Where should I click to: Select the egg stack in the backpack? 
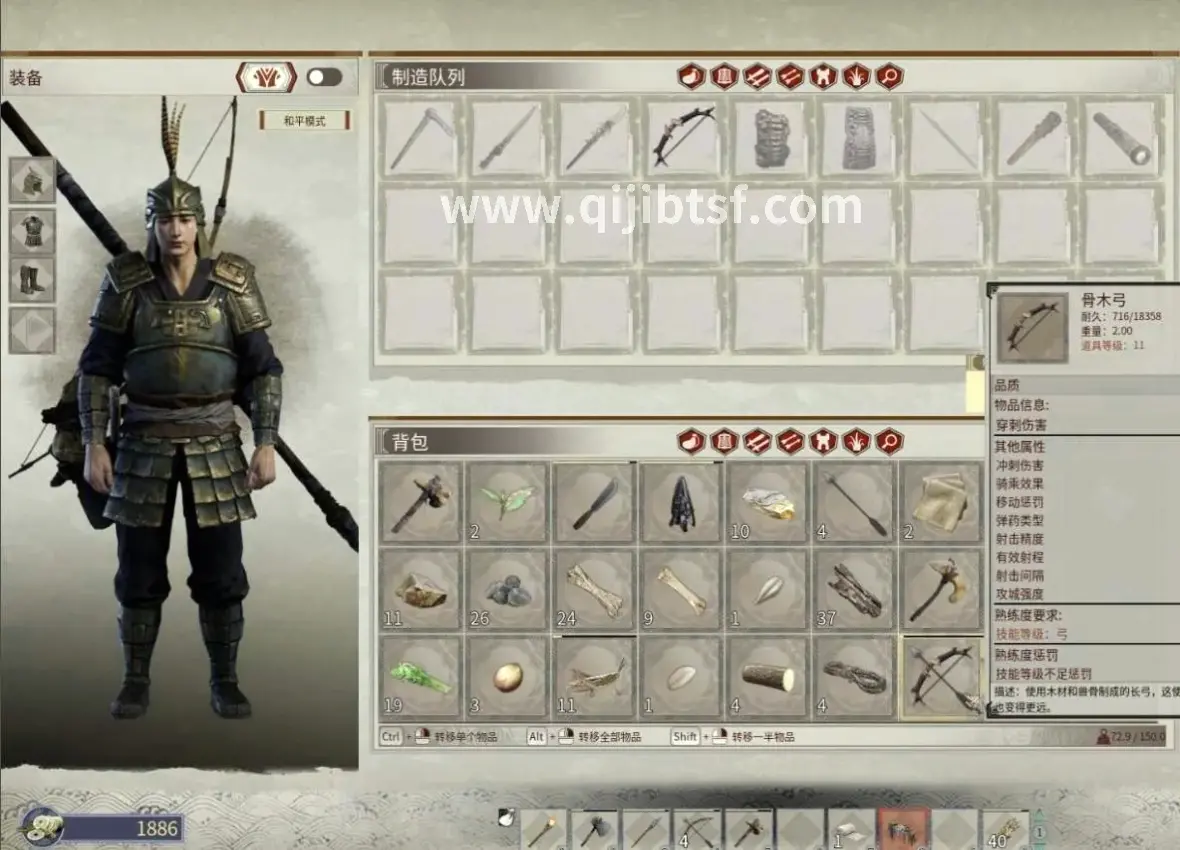pos(507,677)
